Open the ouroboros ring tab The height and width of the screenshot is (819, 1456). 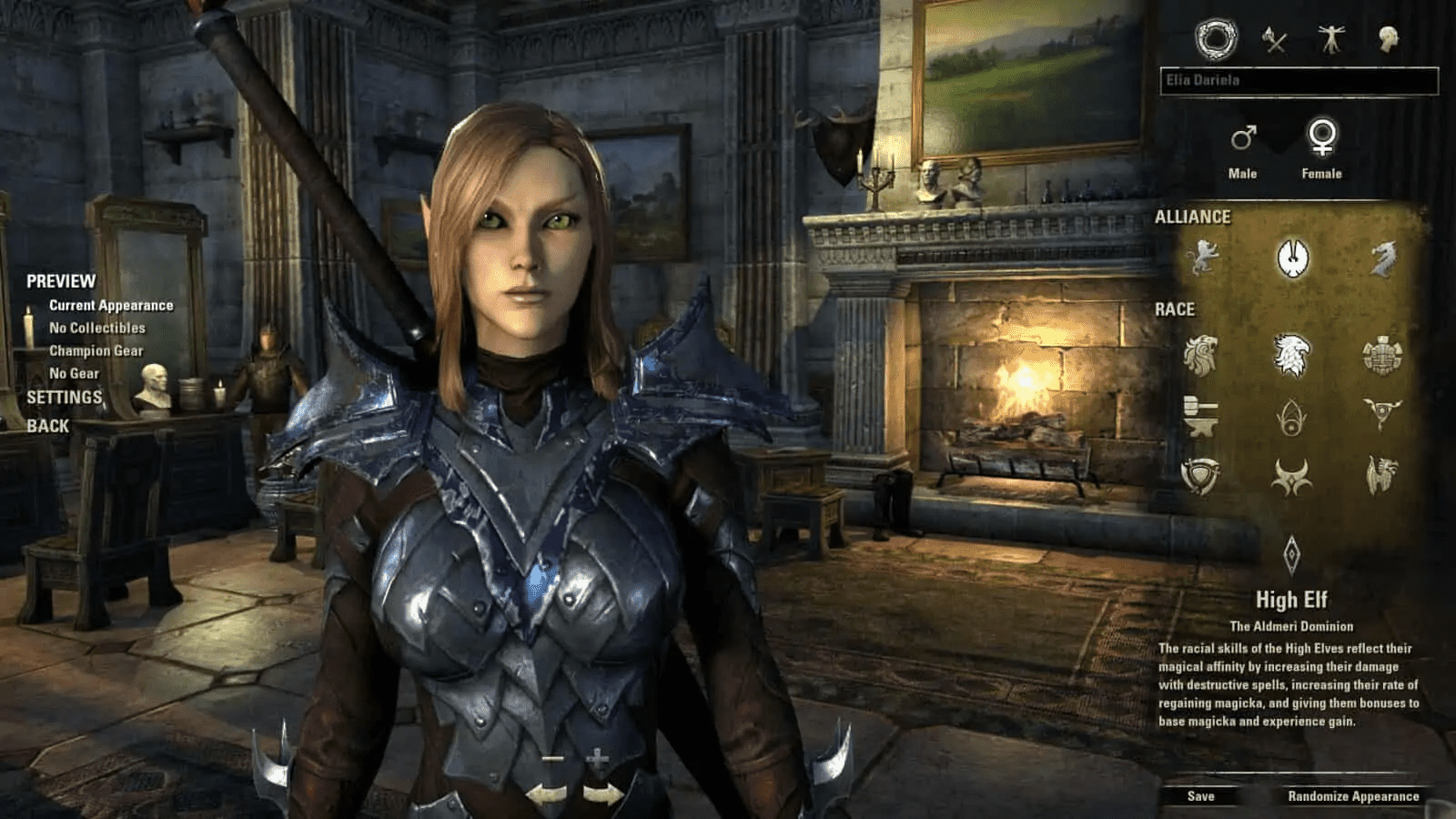tap(1216, 39)
